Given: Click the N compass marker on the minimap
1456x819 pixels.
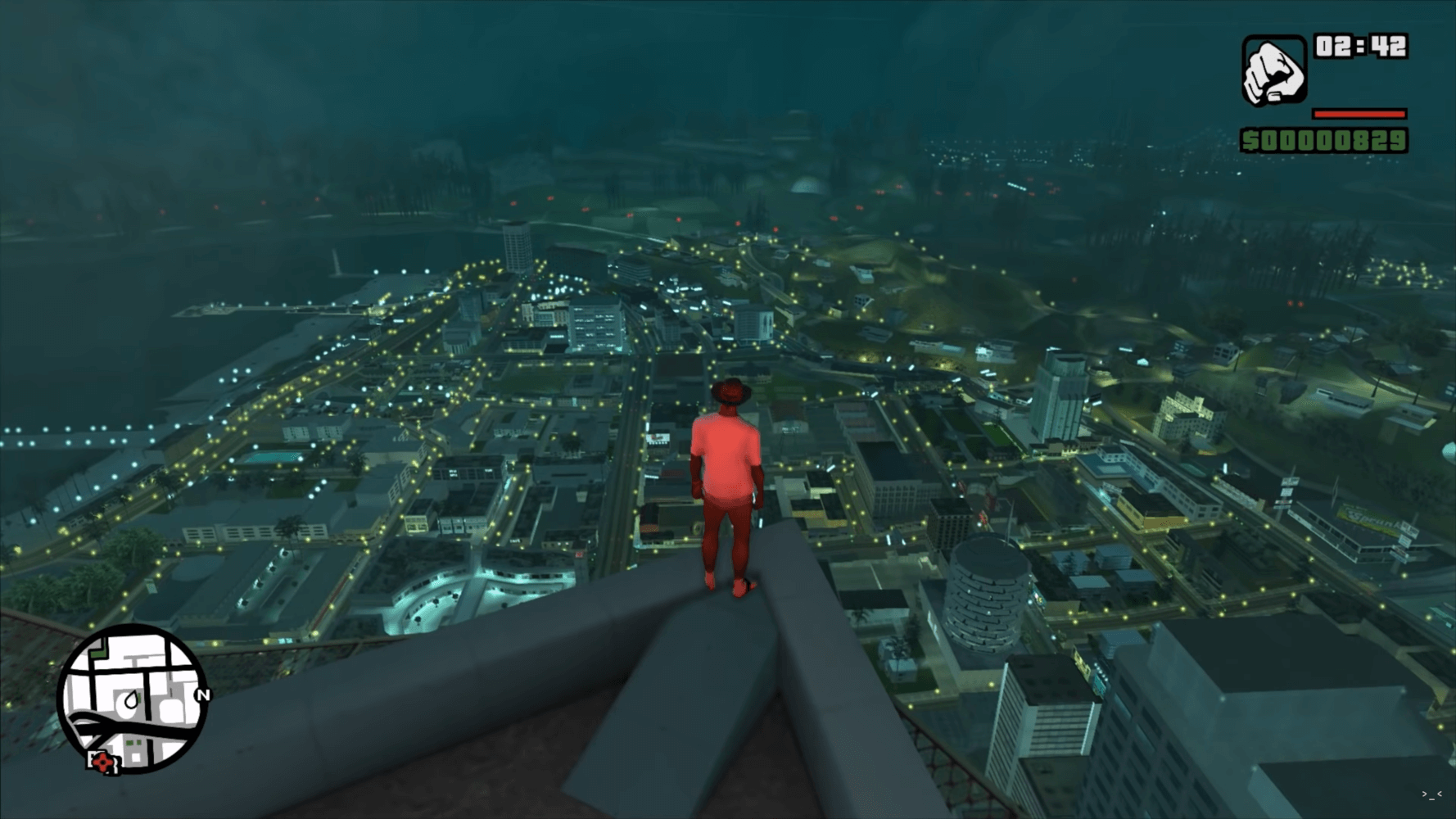Looking at the screenshot, I should (203, 695).
